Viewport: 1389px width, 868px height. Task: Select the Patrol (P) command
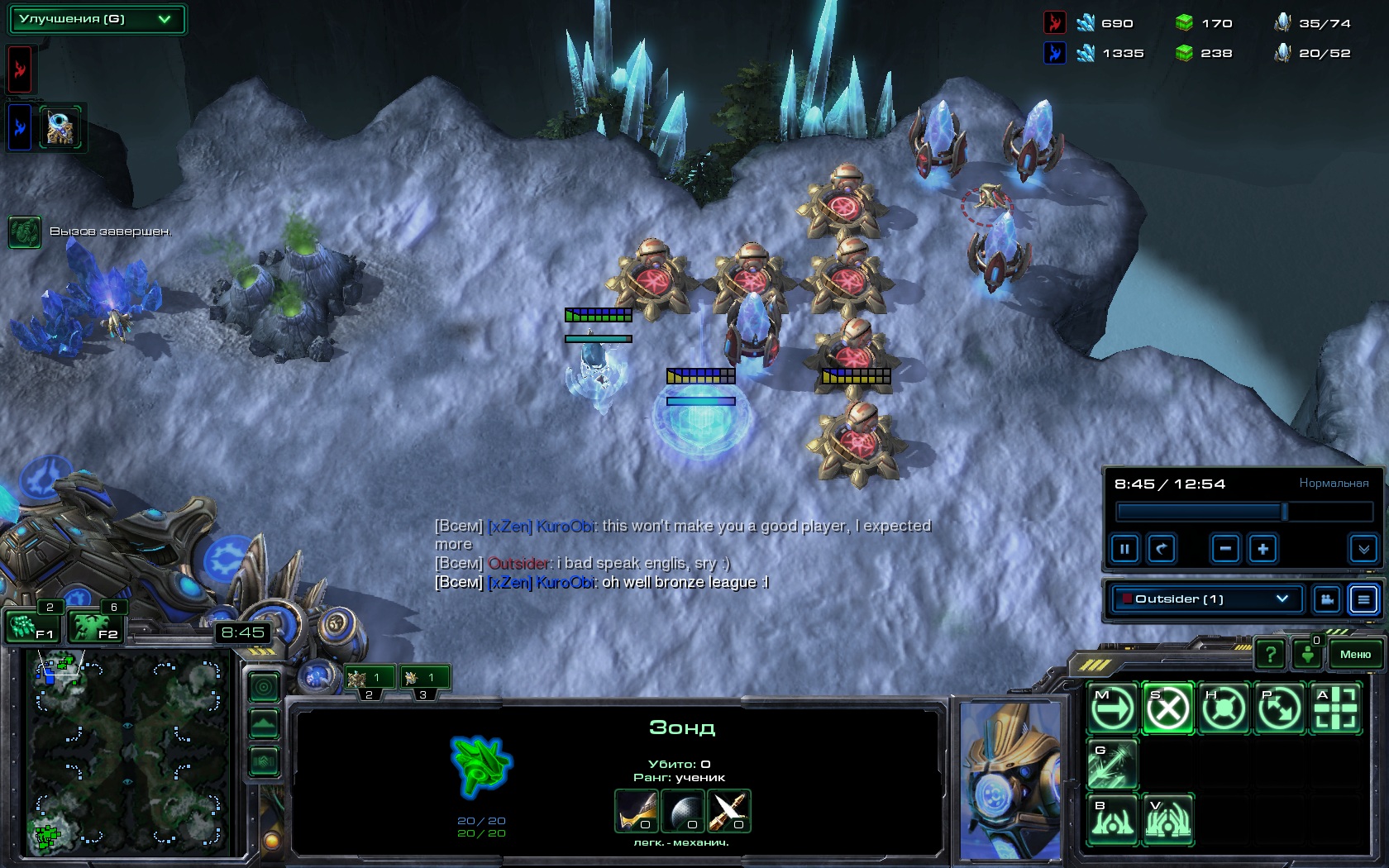click(1279, 708)
